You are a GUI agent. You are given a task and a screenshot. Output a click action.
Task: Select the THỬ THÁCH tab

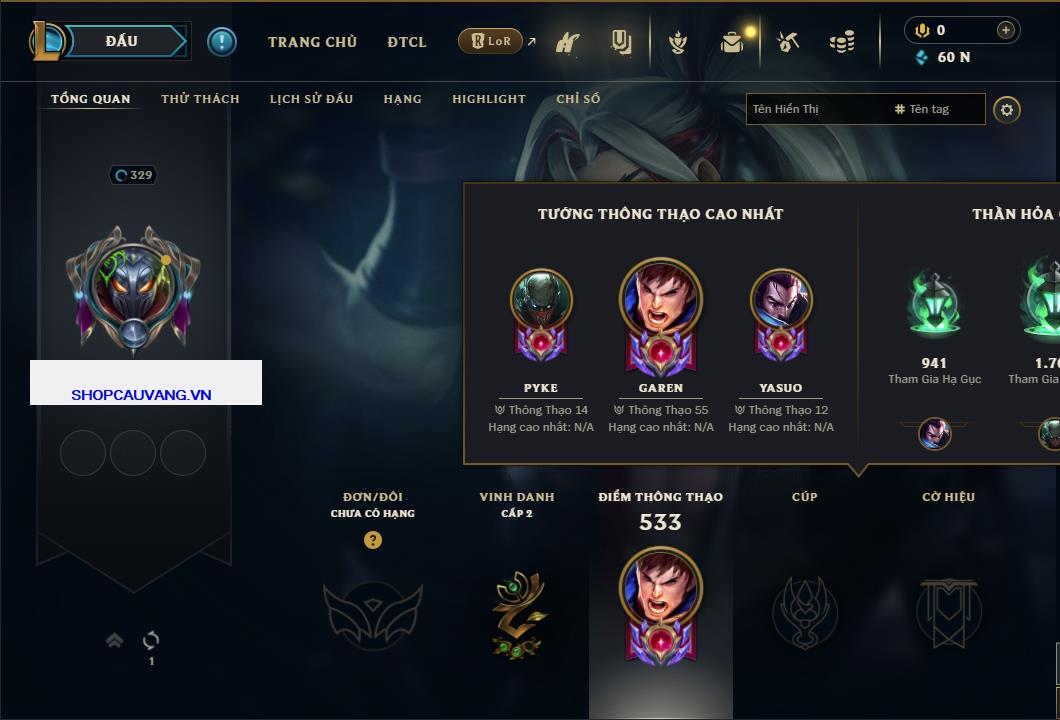(200, 99)
